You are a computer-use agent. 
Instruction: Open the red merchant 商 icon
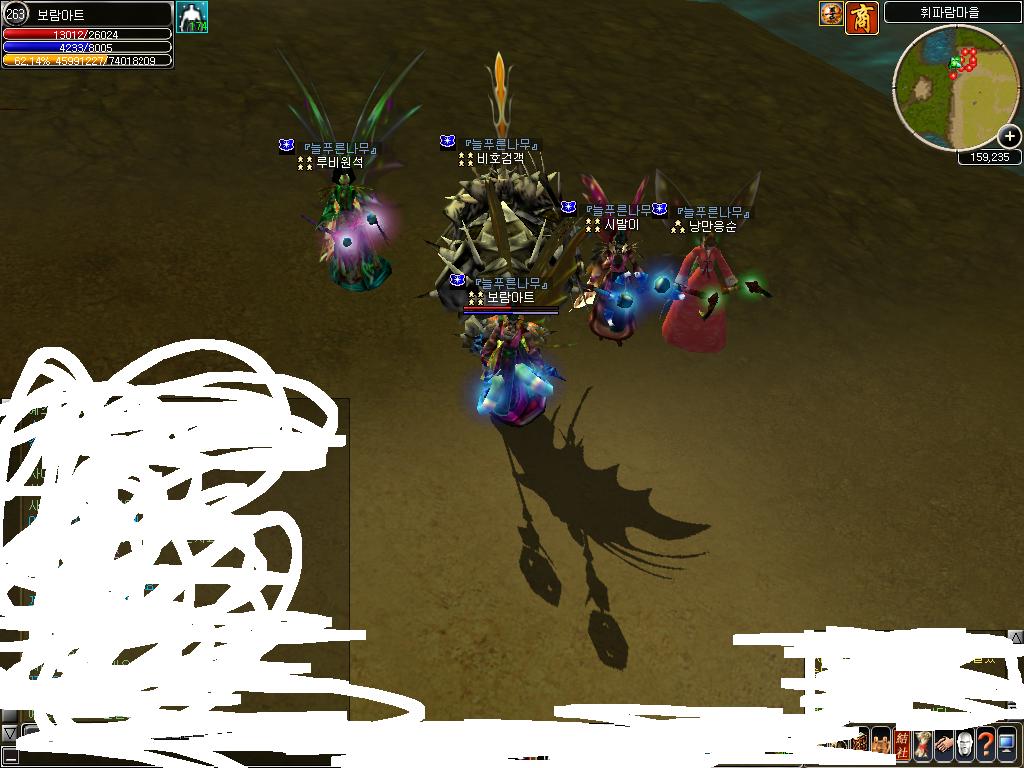(862, 17)
